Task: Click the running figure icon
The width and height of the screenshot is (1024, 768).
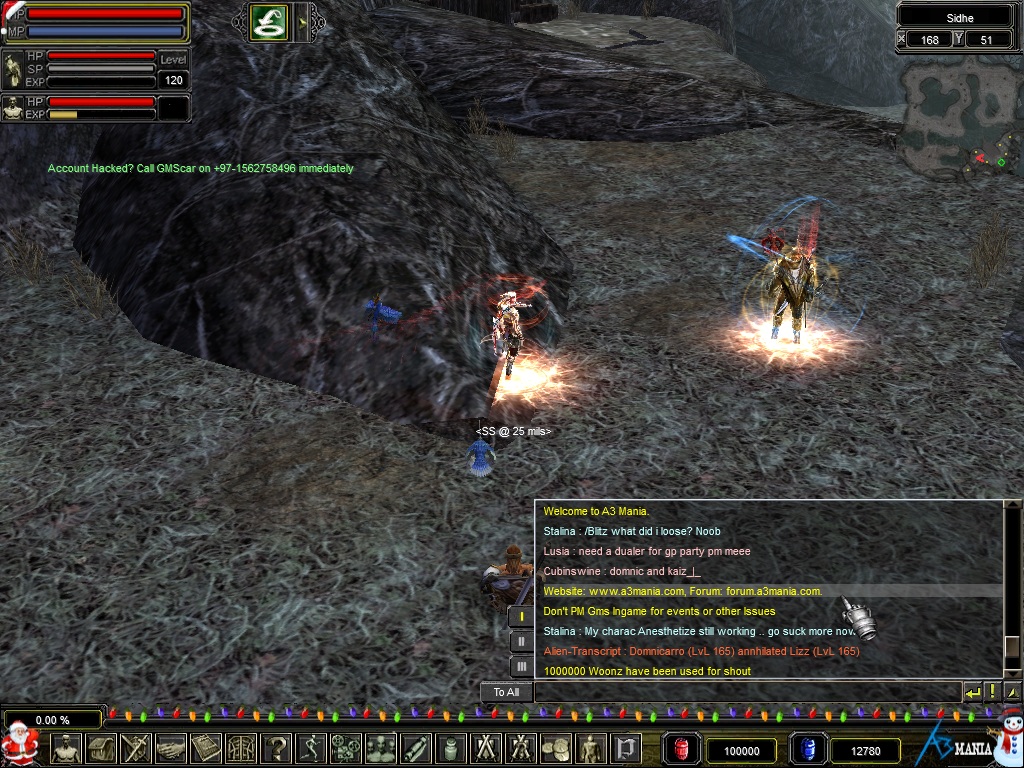Action: [x=311, y=748]
